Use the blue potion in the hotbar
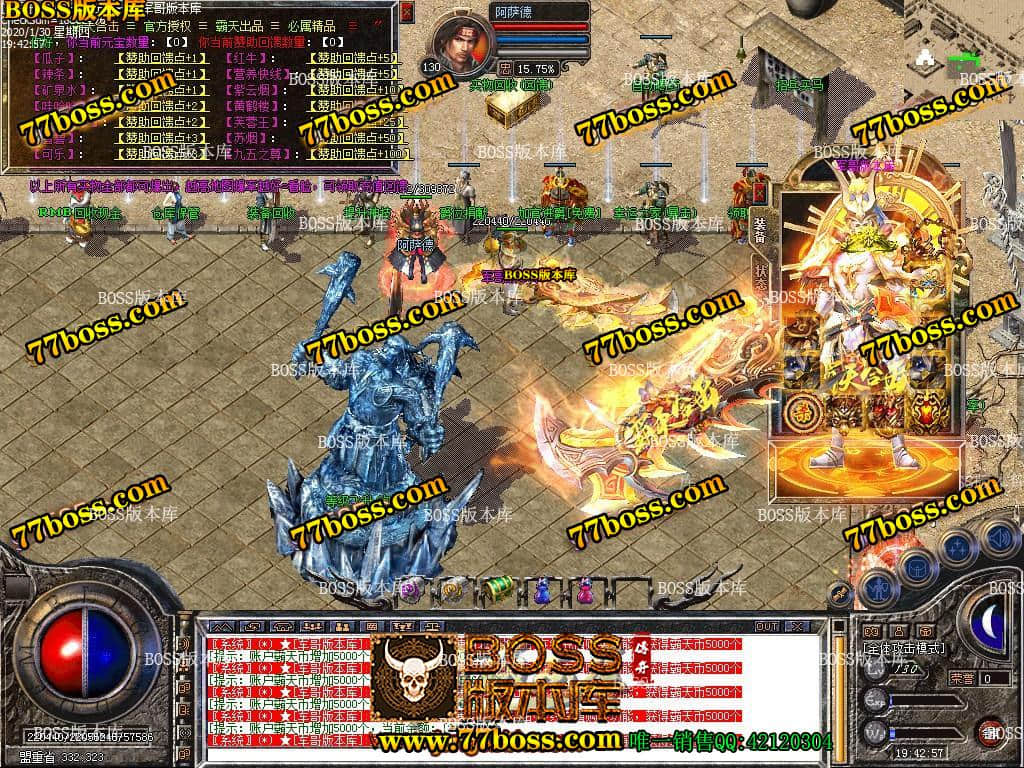 click(x=541, y=589)
